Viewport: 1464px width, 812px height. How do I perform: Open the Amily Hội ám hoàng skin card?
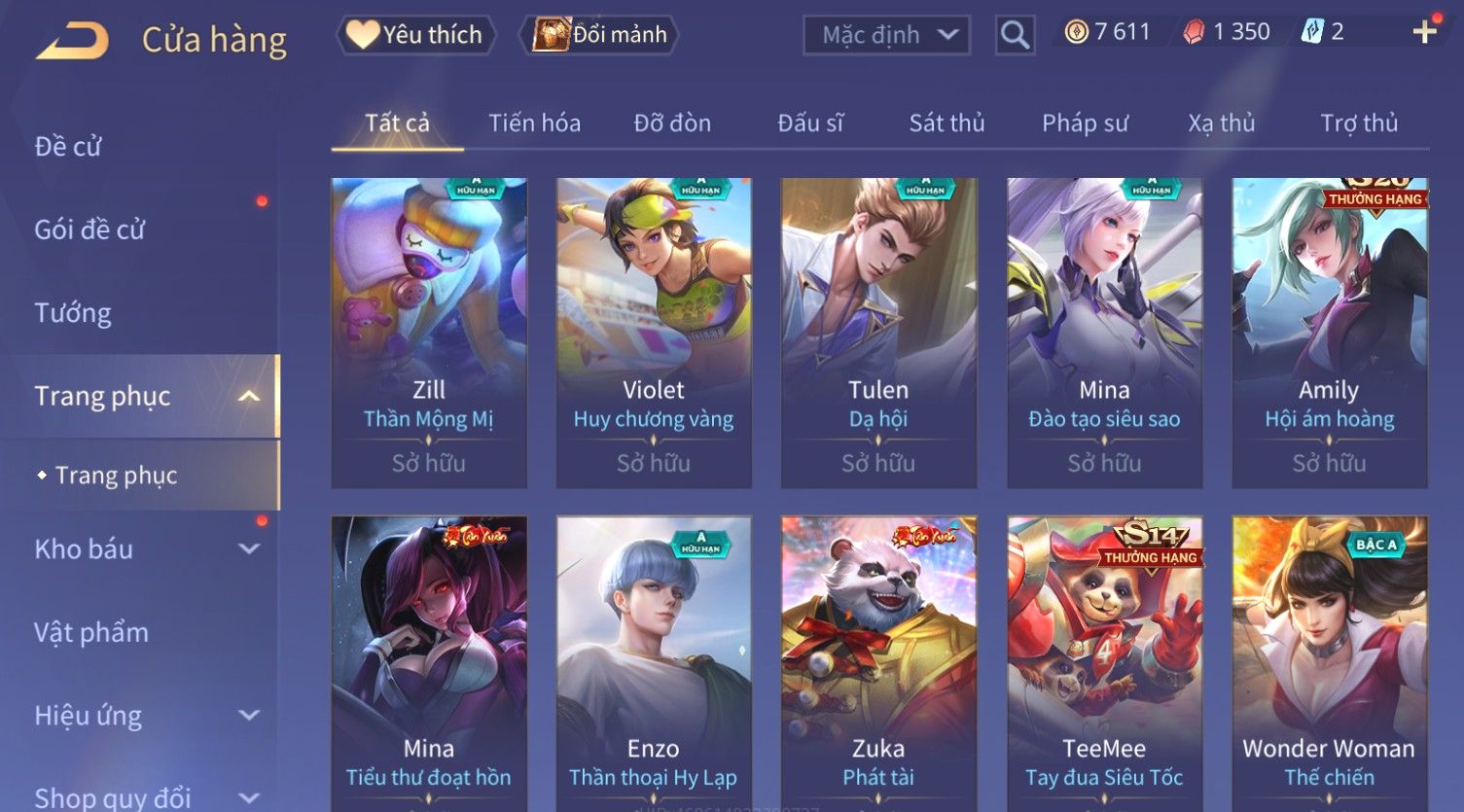point(1329,333)
